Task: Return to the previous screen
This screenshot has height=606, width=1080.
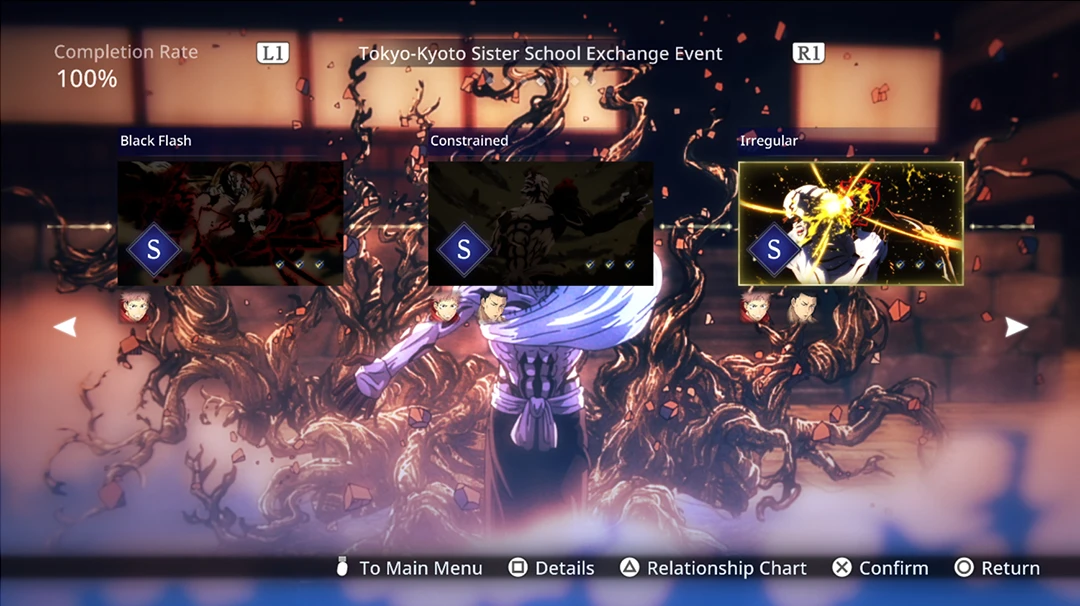Action: (x=997, y=568)
